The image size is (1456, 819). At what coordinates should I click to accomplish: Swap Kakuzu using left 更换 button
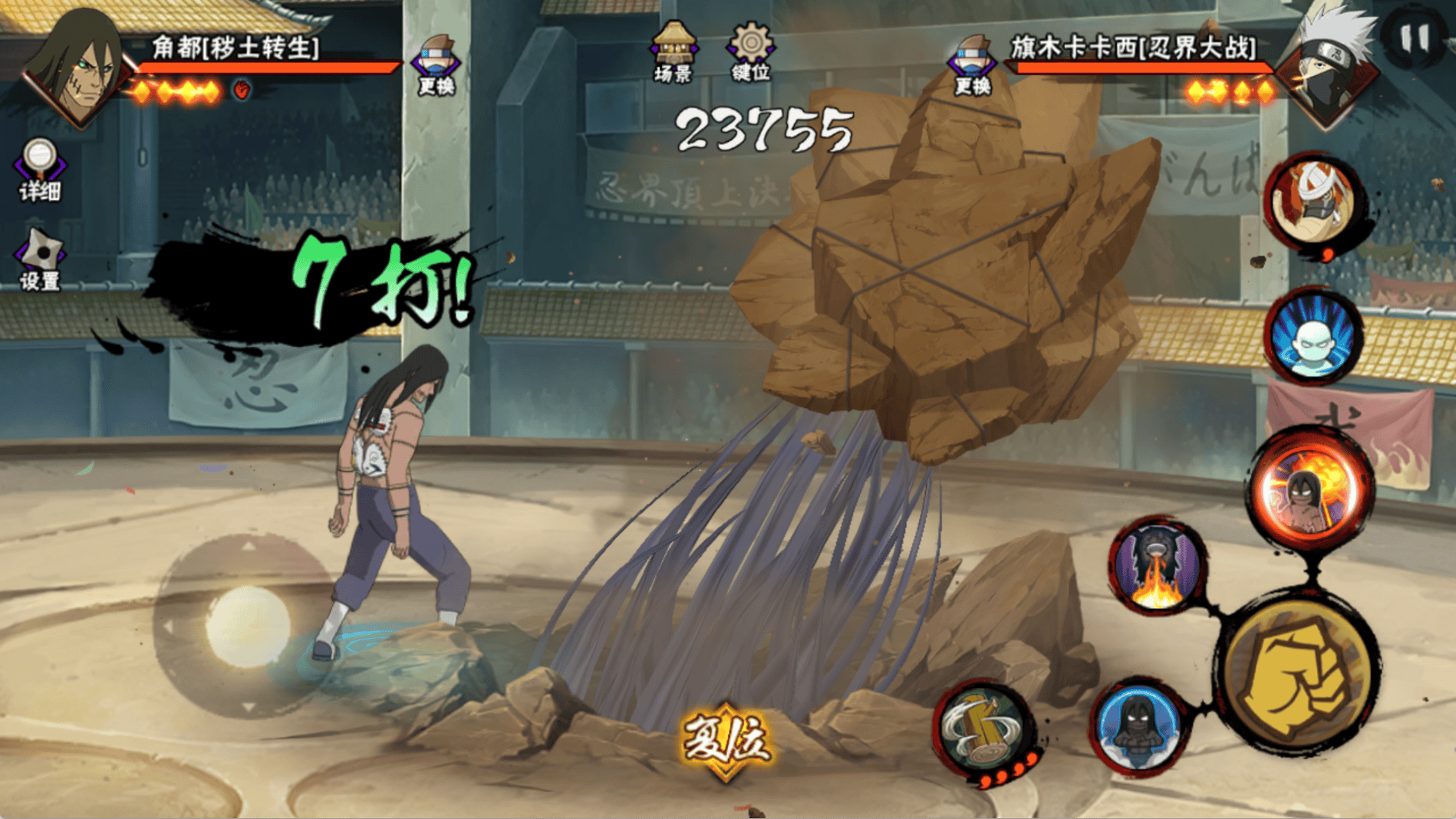436,64
